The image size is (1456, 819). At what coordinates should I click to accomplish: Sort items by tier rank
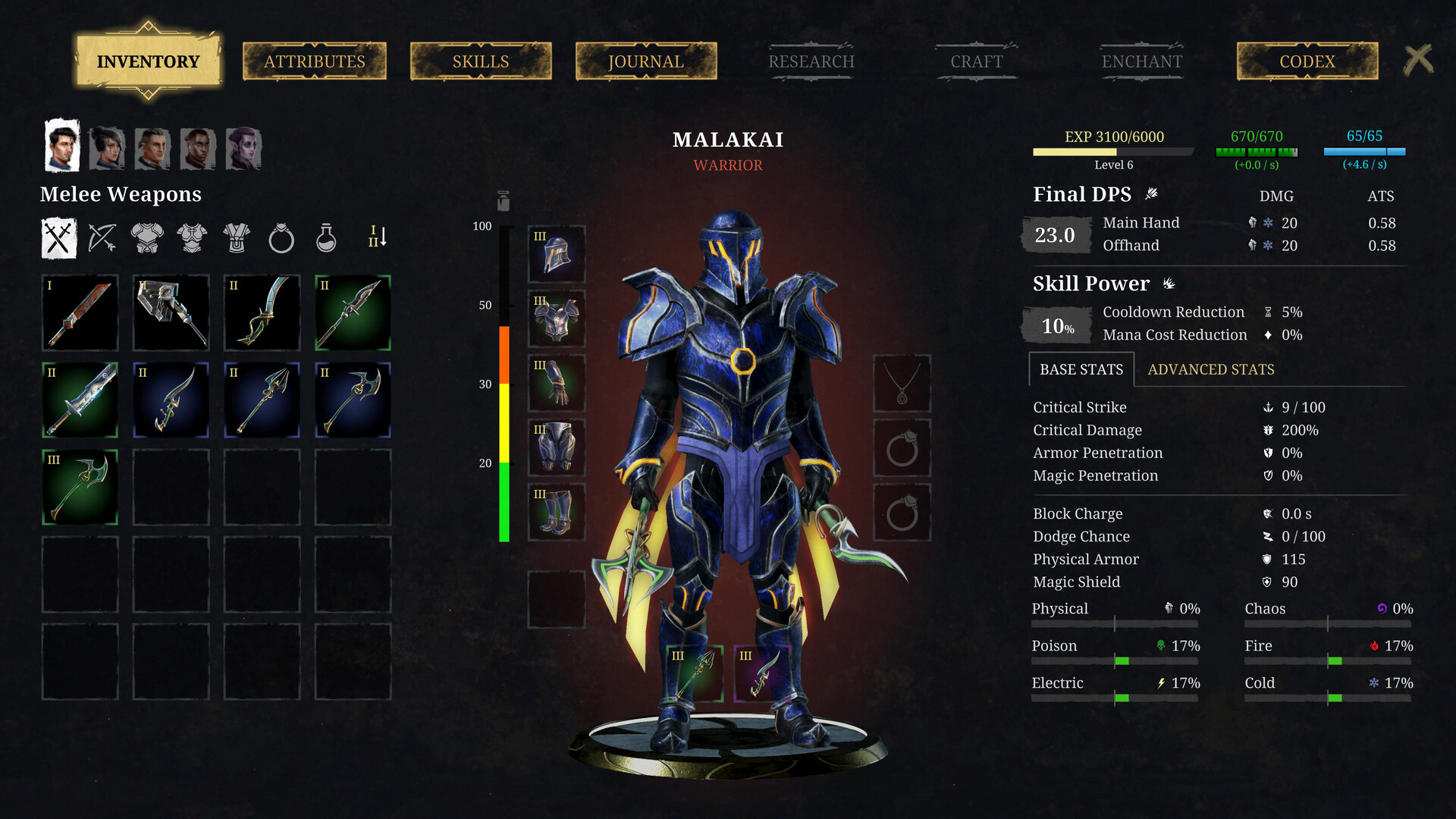[x=377, y=237]
